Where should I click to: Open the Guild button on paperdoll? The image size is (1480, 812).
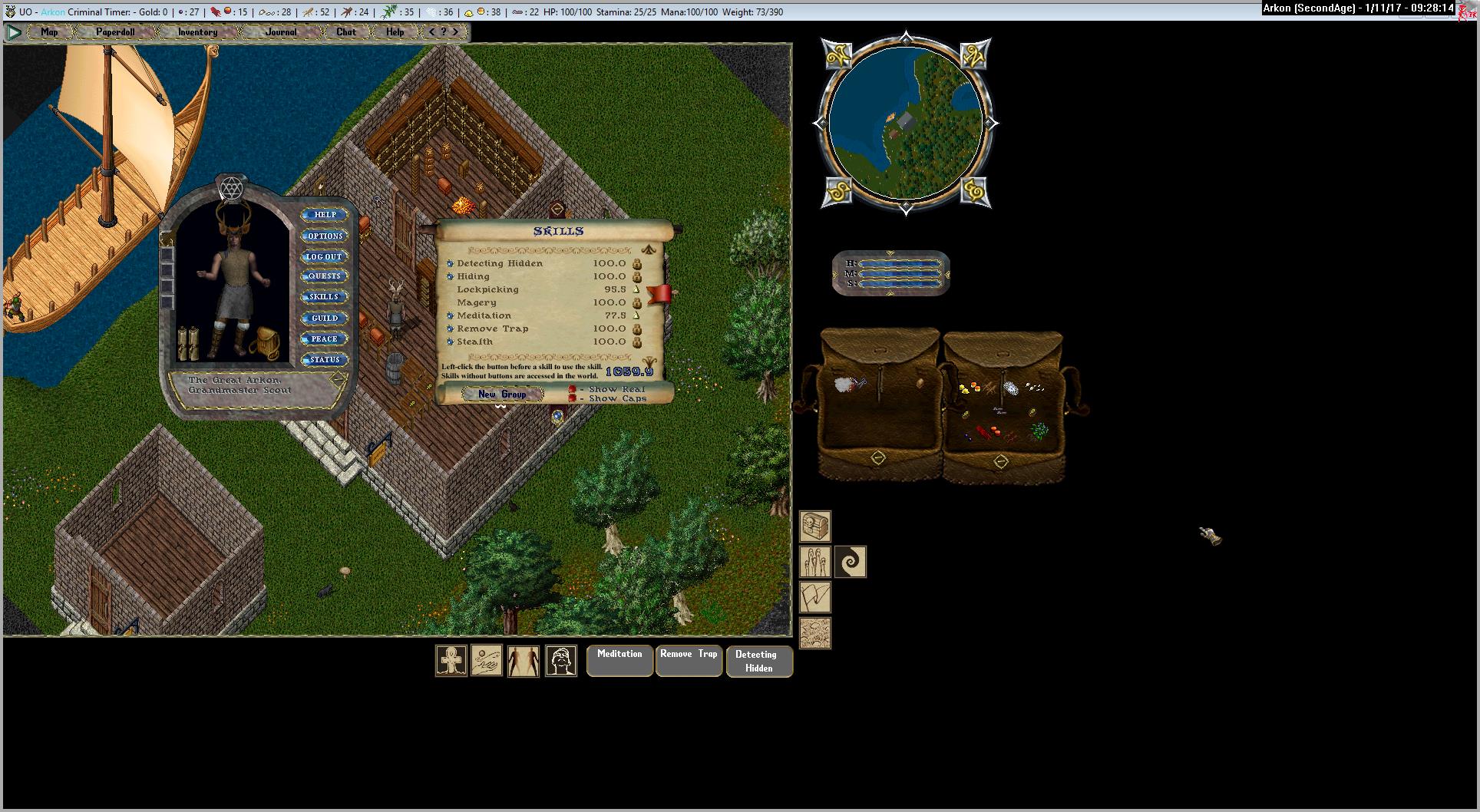point(325,318)
